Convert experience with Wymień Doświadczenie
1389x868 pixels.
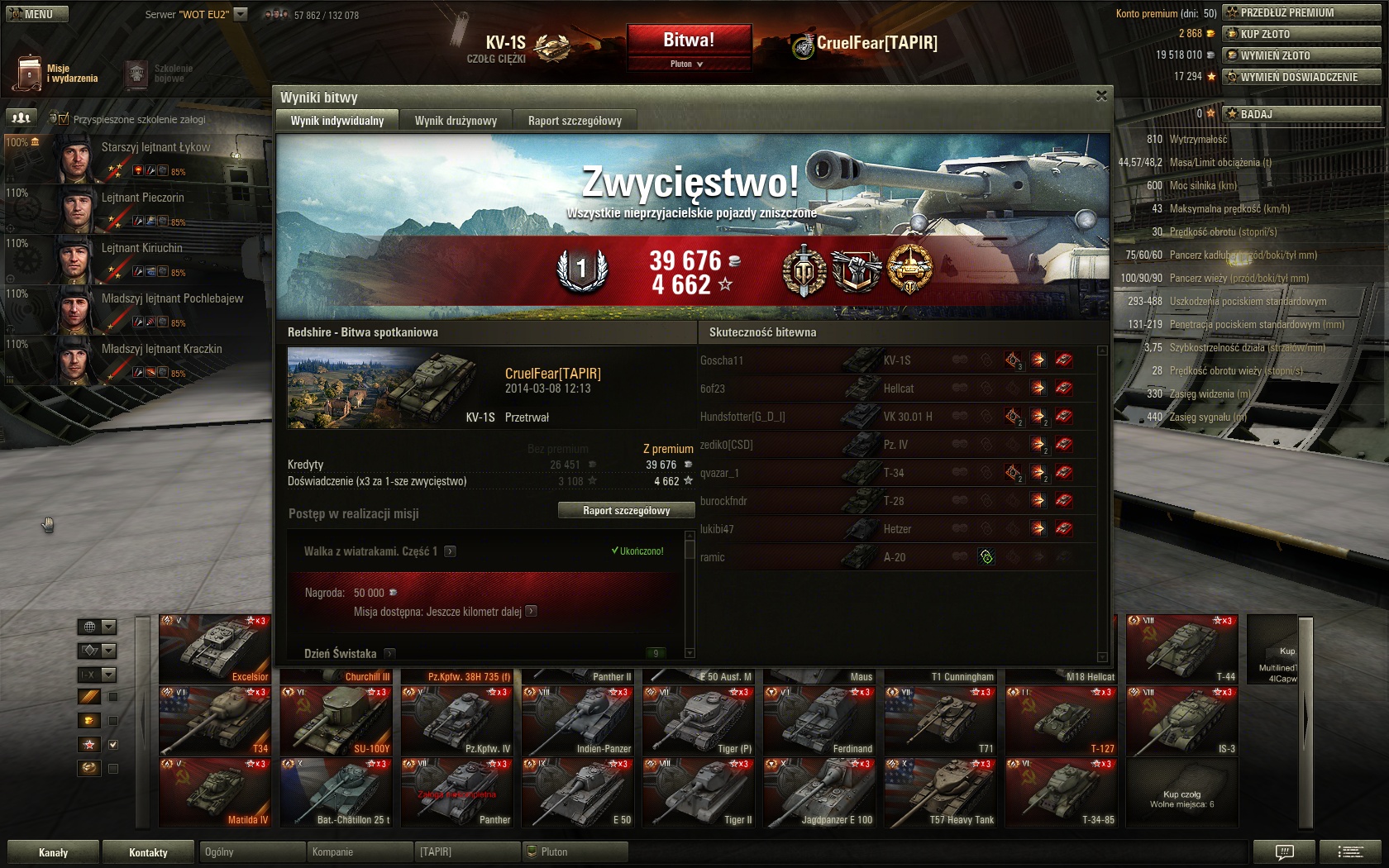tap(1301, 77)
